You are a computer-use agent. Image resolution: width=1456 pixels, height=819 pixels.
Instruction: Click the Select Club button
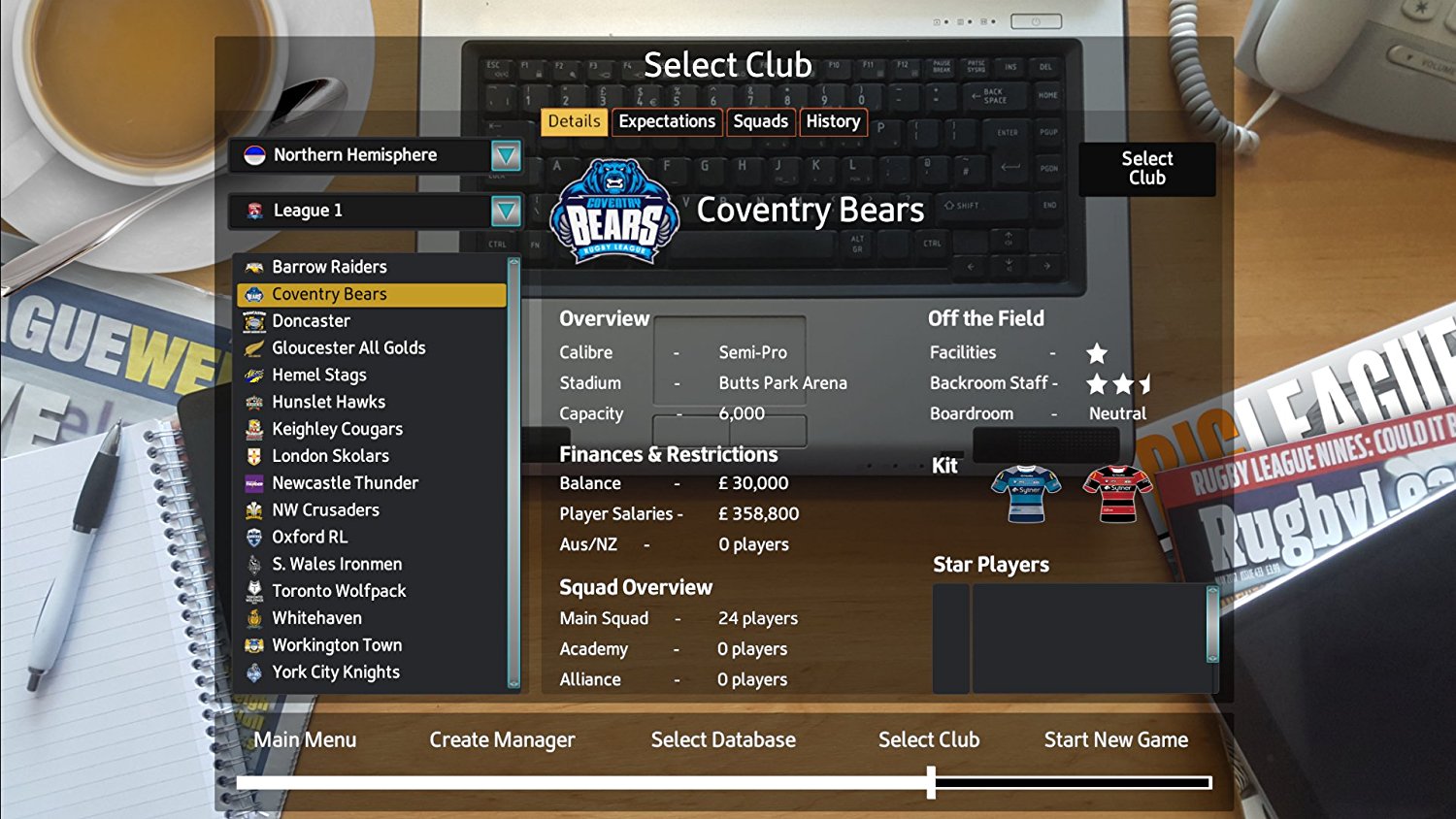click(x=1146, y=169)
